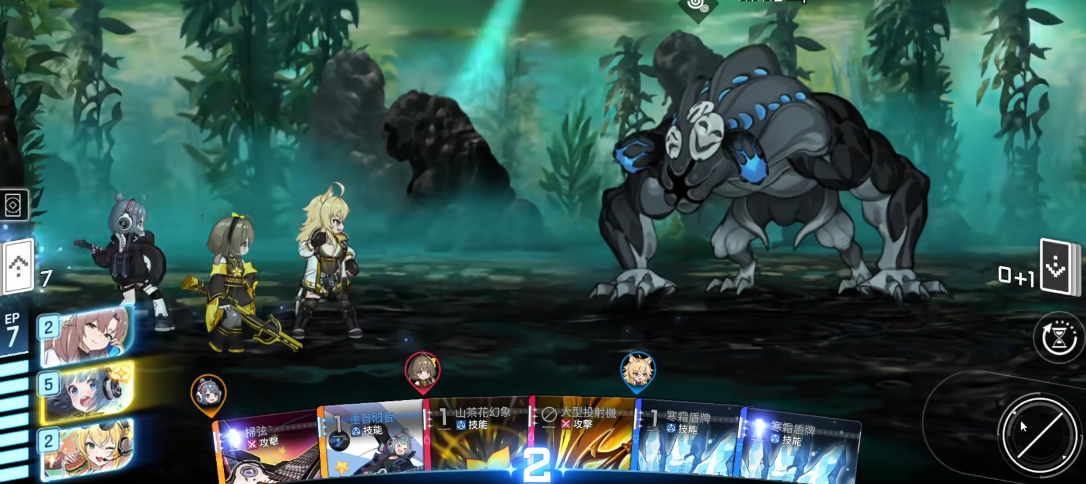Click the hourglass turn history button

coord(1059,338)
